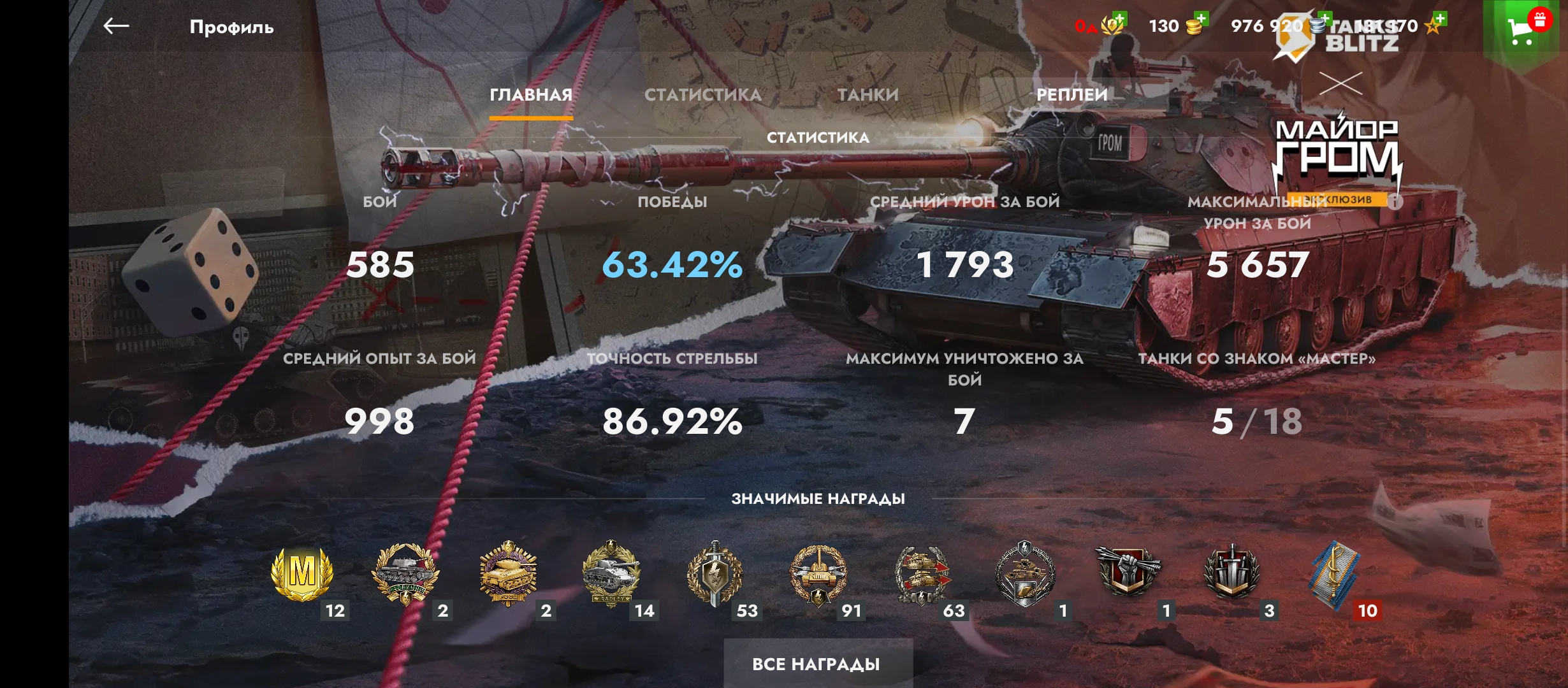
Task: Switch to the Статистика tab
Action: point(702,95)
